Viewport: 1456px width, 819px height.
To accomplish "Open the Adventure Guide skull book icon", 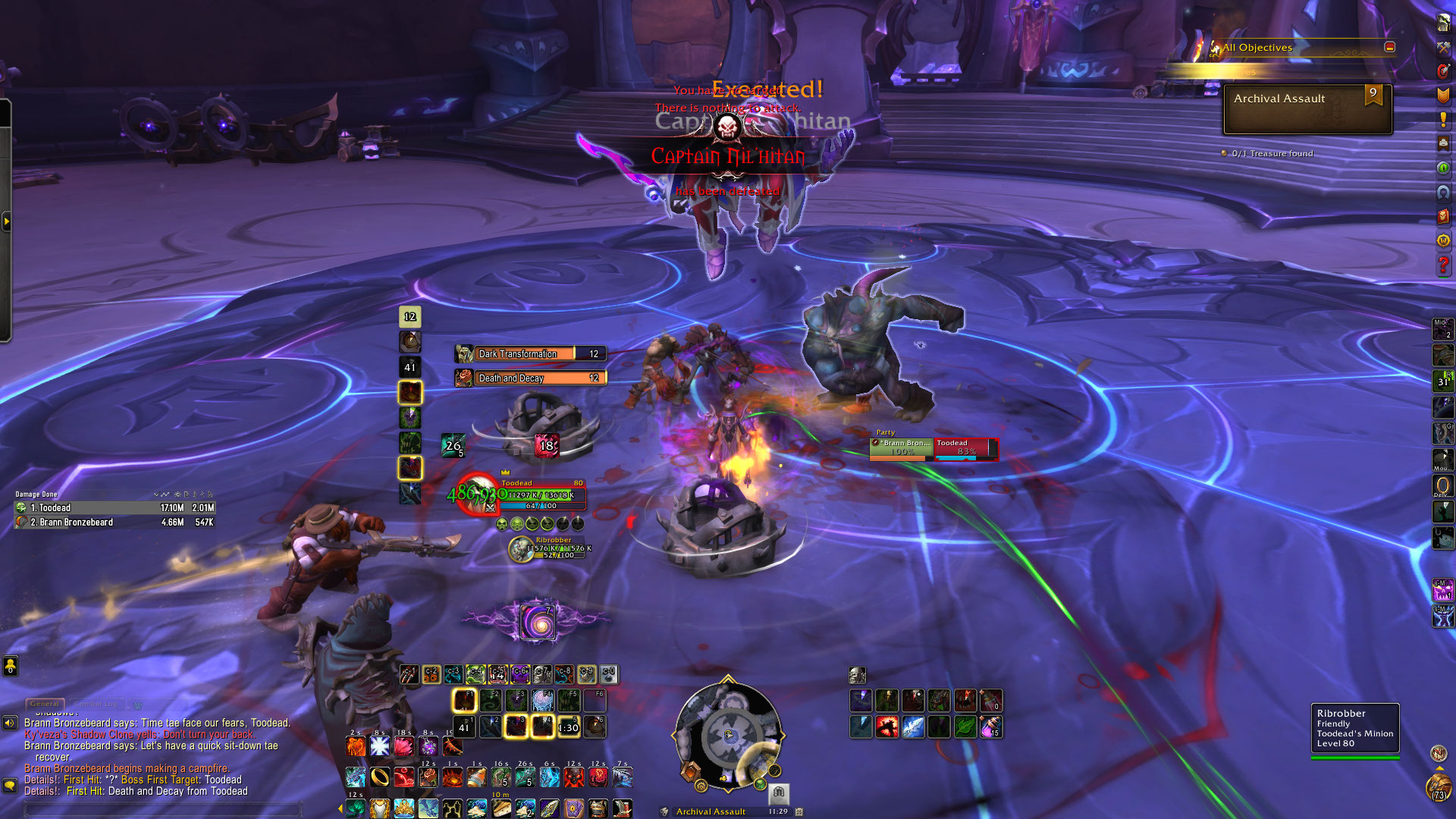I will pos(1443,216).
